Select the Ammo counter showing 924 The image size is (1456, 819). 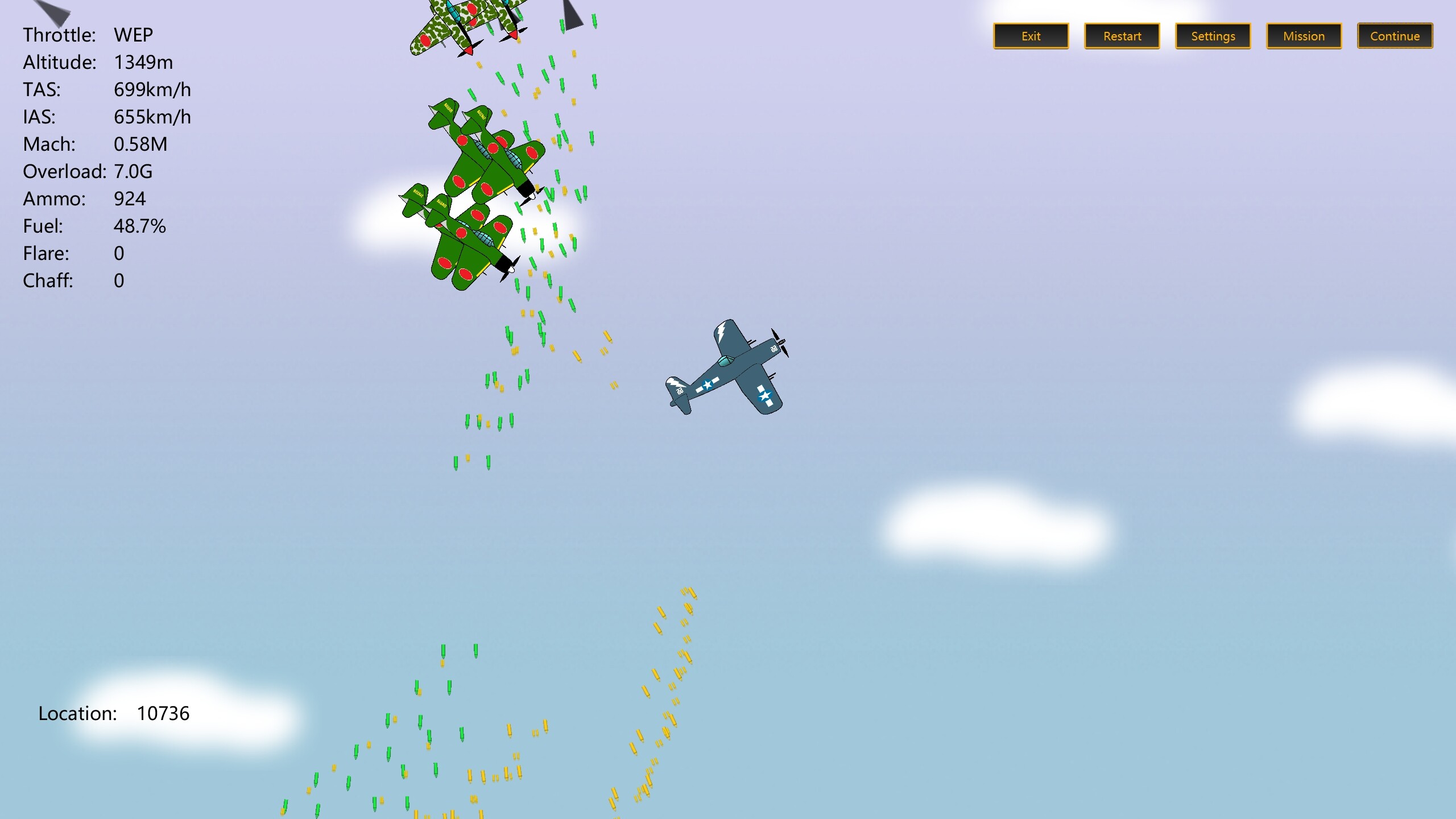pos(130,198)
